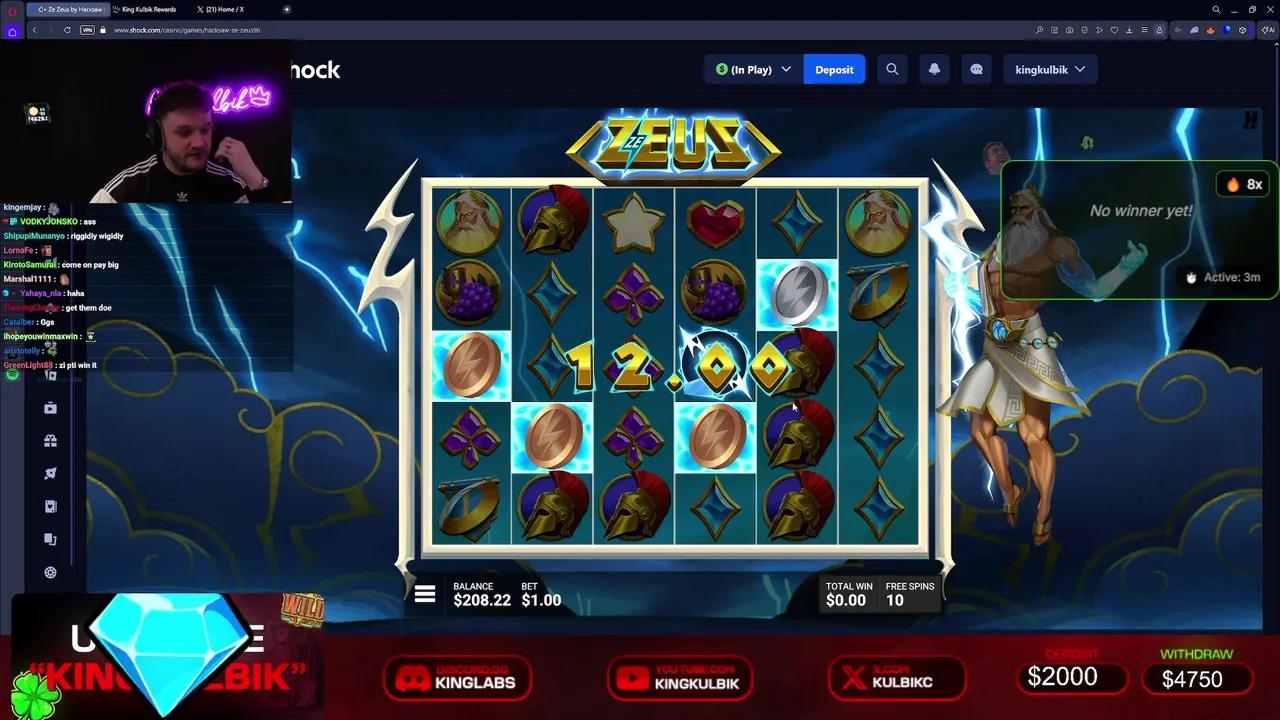1280x720 pixels.
Task: Click the browser downloads icon
Action: pyautogui.click(x=1129, y=30)
